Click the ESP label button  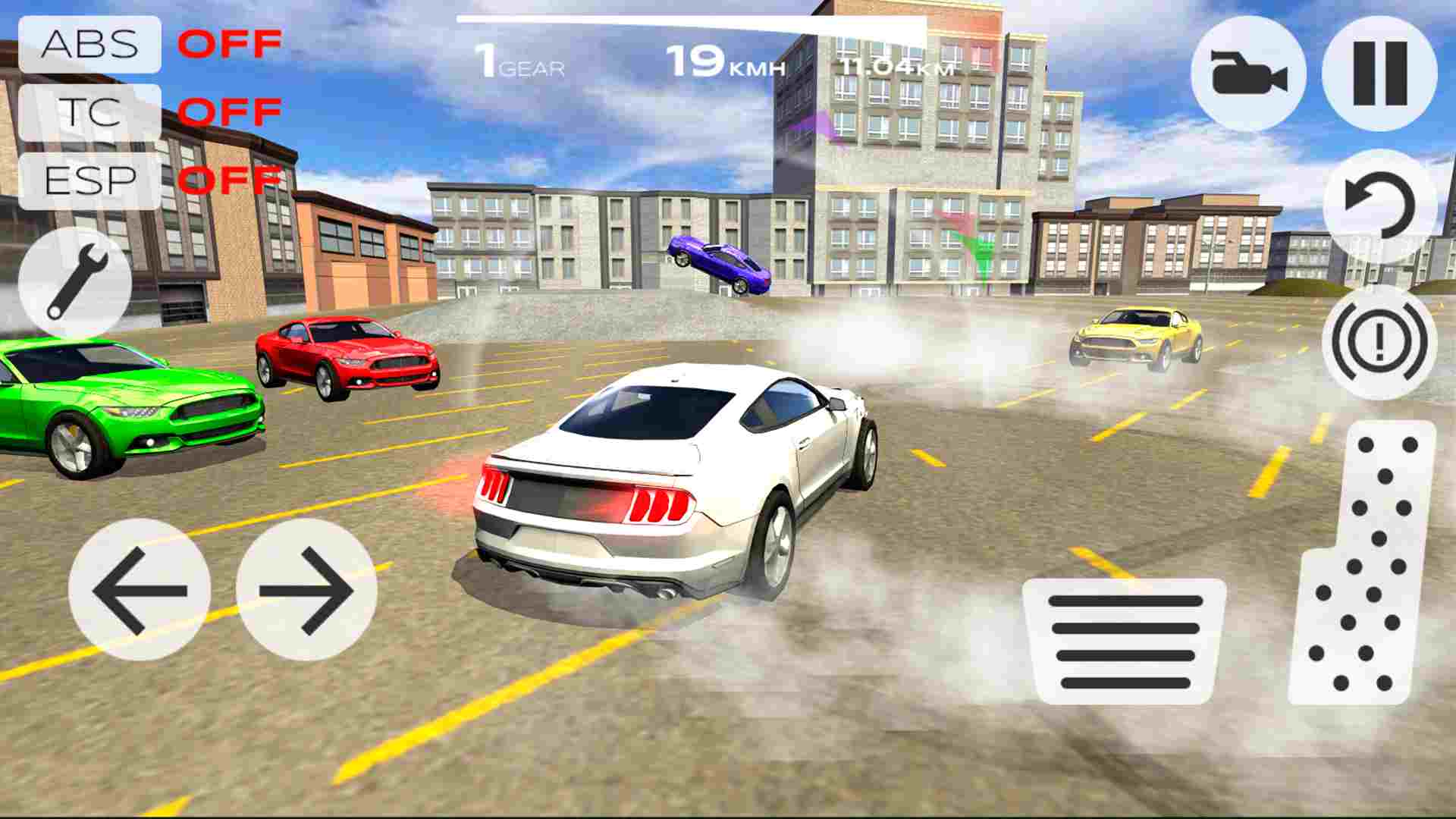coord(91,180)
